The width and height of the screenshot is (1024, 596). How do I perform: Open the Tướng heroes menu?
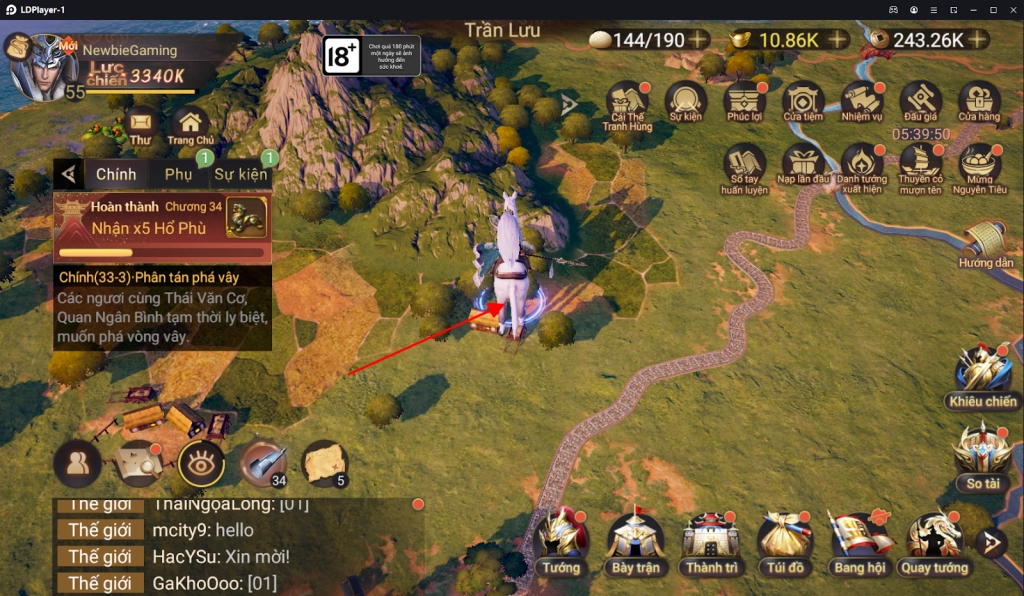[561, 540]
